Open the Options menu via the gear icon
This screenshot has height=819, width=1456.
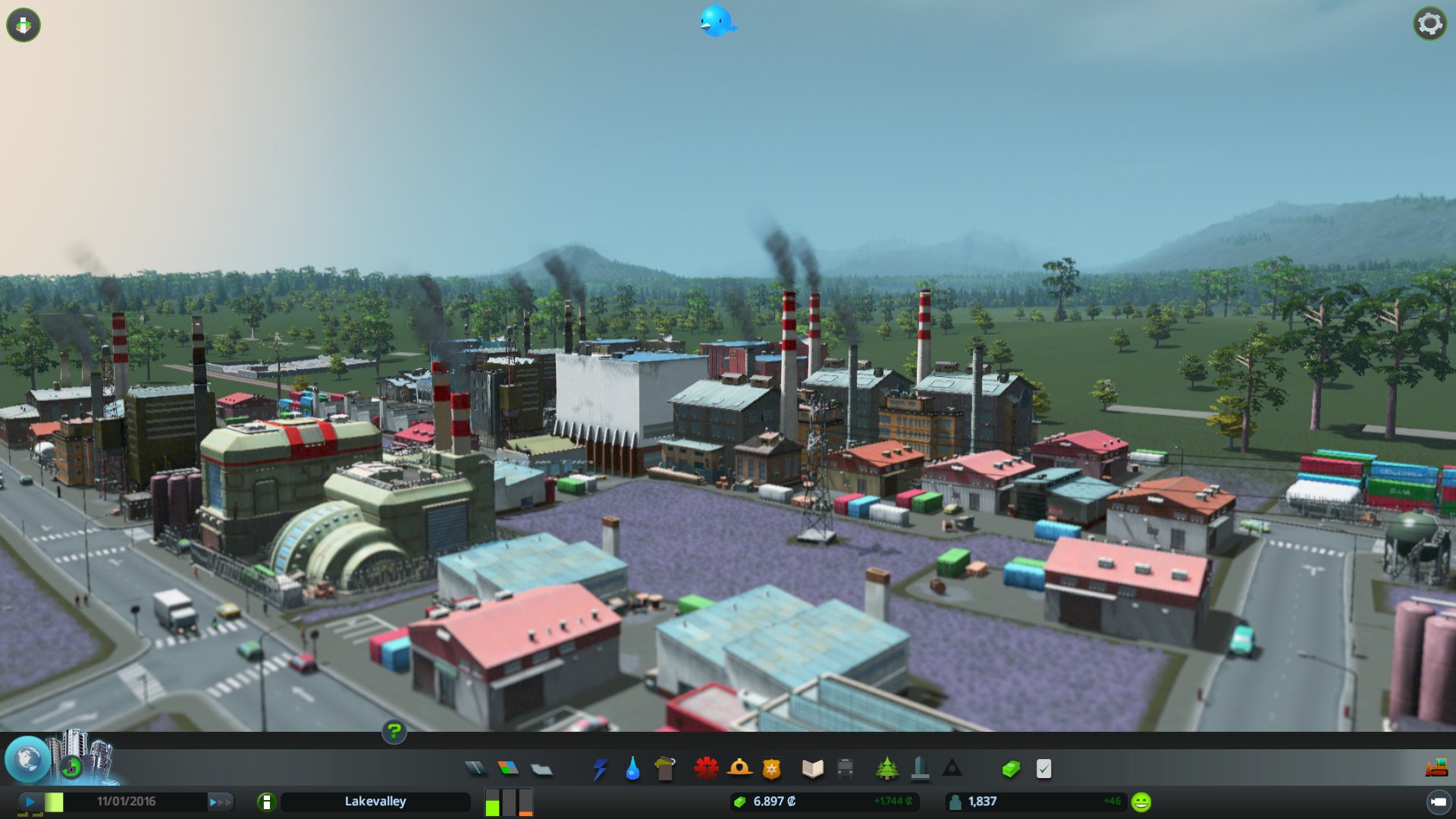(1429, 24)
